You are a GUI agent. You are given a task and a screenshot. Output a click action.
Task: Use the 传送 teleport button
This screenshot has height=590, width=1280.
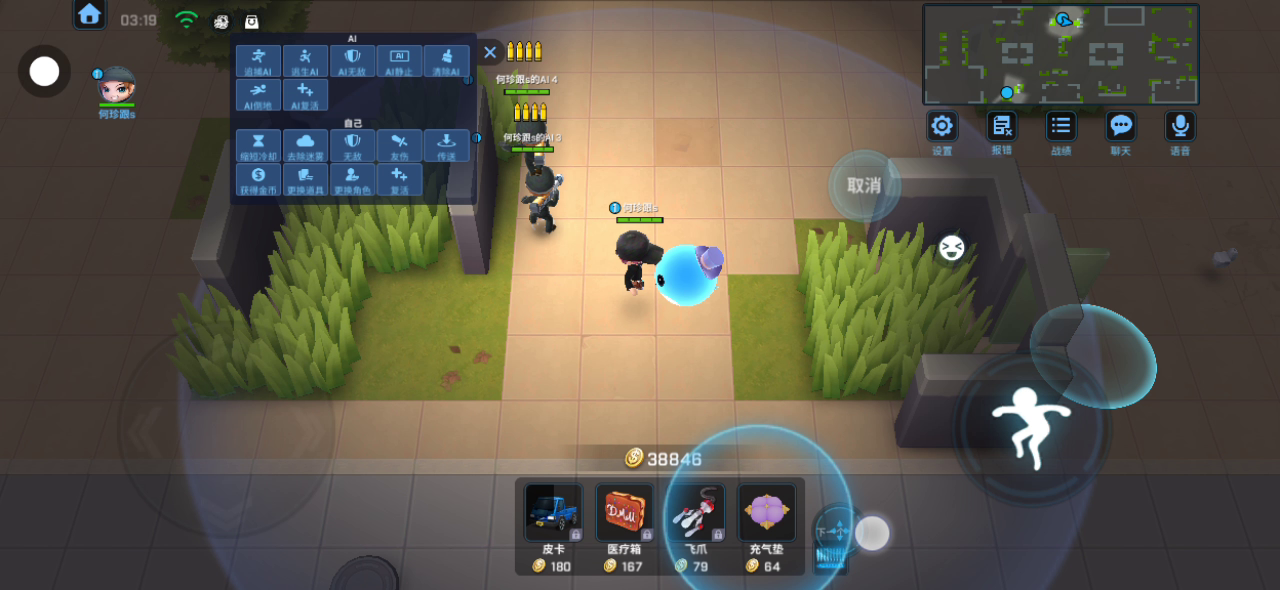tap(446, 146)
